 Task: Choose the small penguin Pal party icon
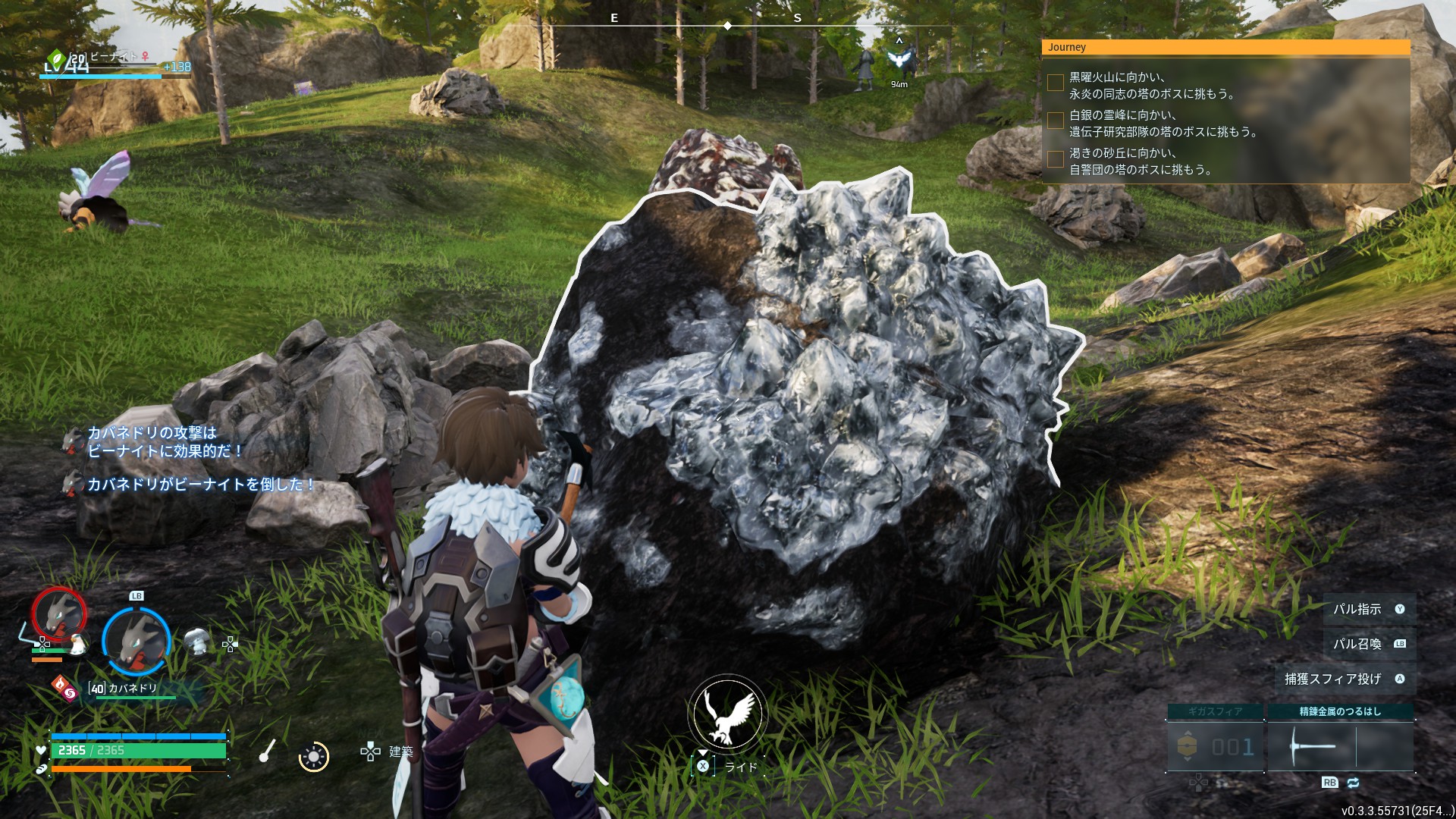tap(77, 645)
